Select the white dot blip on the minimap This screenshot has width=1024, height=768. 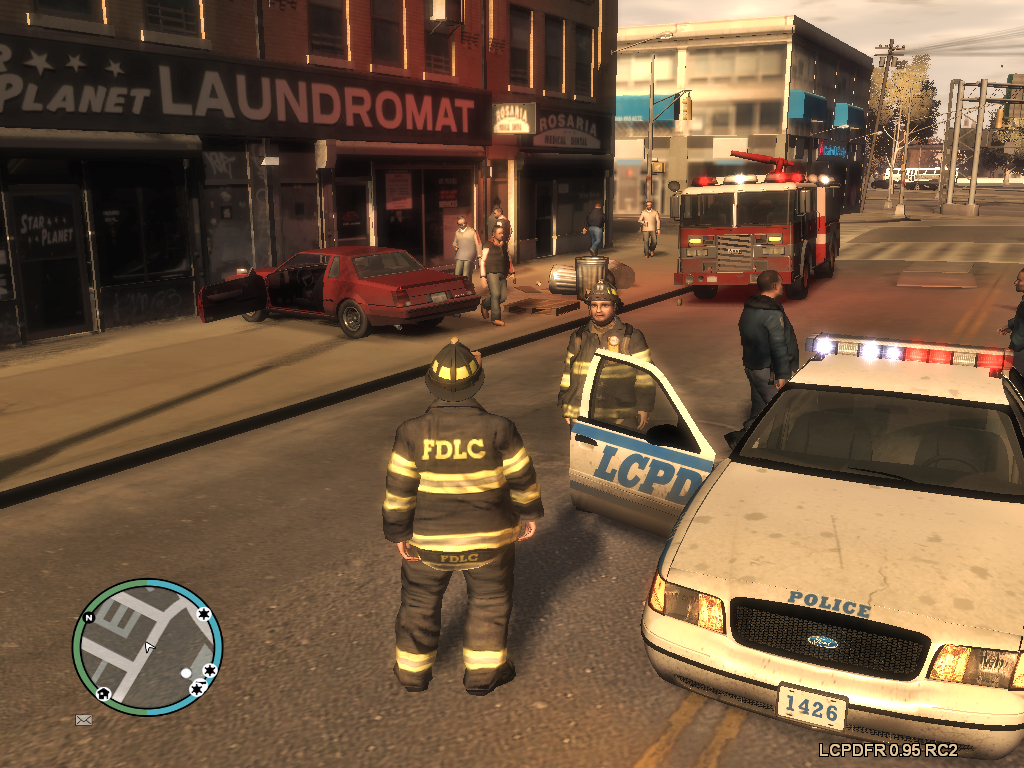coord(185,673)
